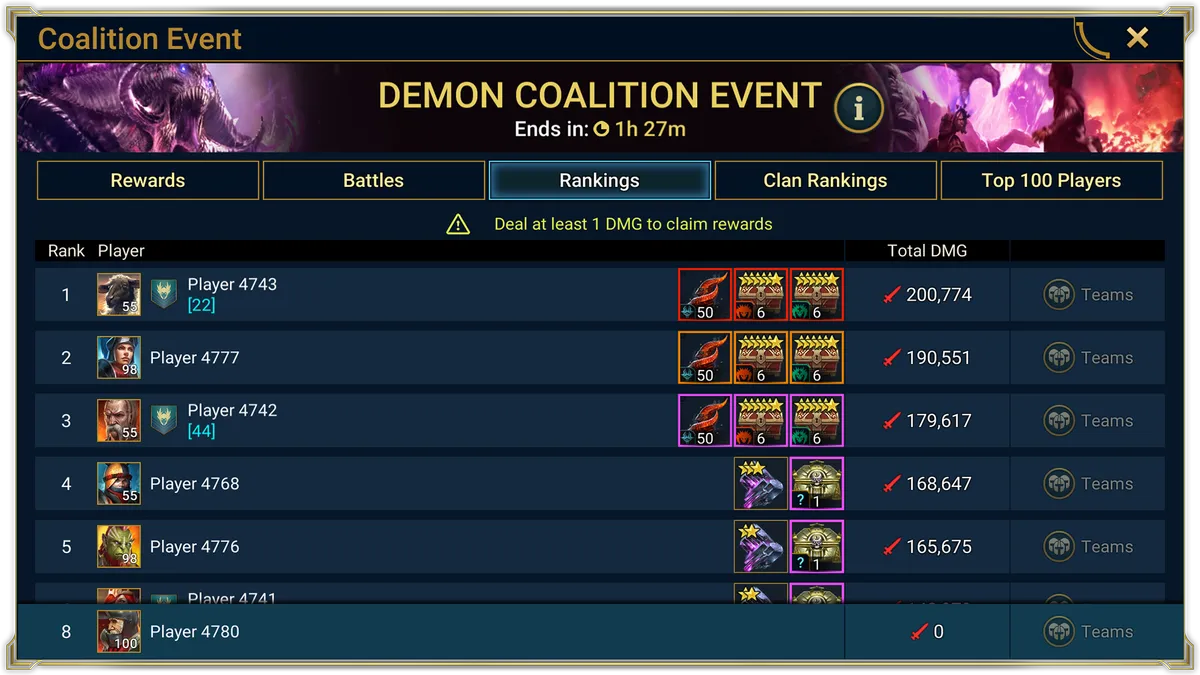Inspect rank 5 golden chest reward
1200x675 pixels.
(816, 547)
